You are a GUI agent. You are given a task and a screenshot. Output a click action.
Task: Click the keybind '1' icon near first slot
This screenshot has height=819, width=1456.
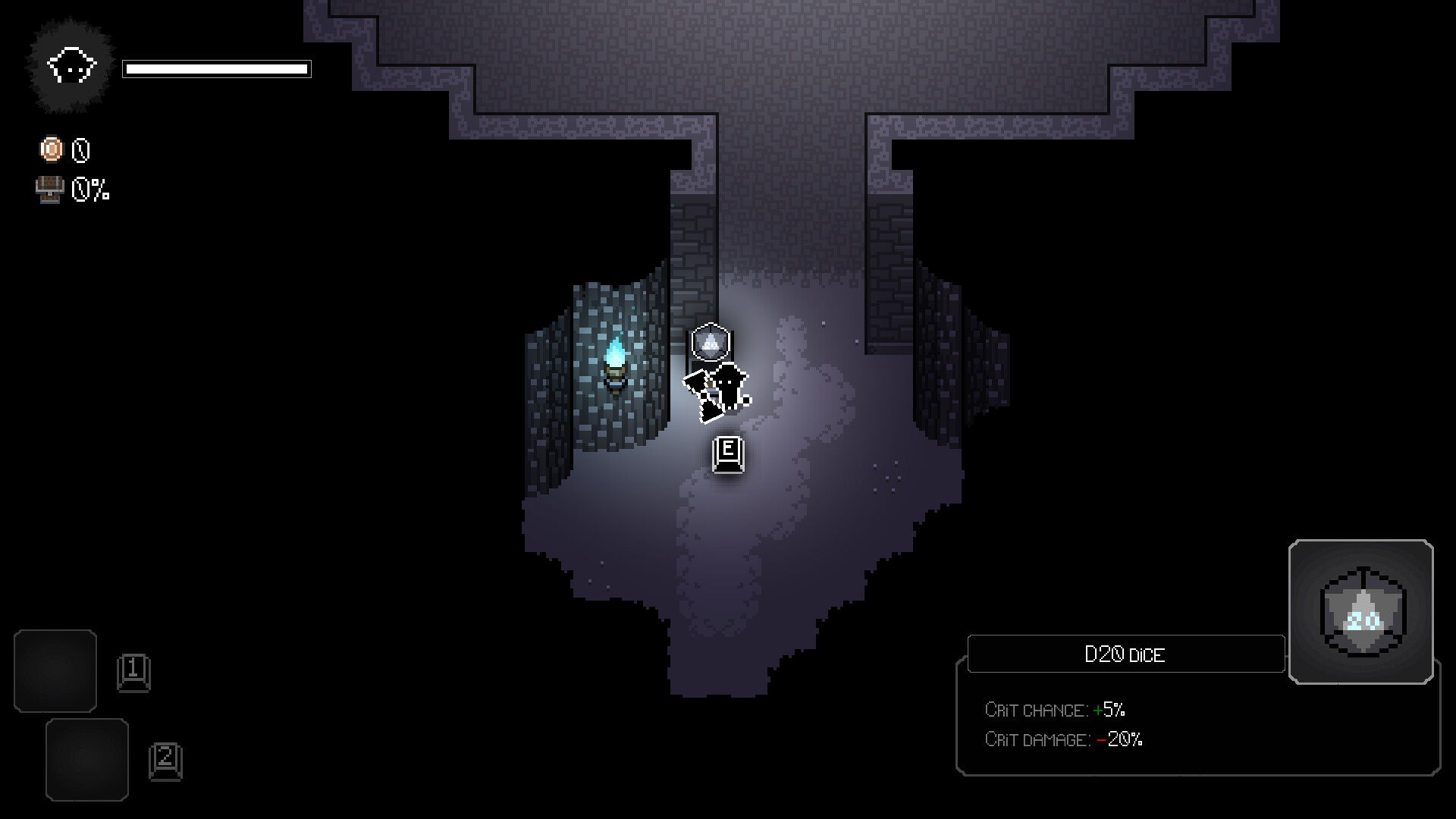pos(135,671)
